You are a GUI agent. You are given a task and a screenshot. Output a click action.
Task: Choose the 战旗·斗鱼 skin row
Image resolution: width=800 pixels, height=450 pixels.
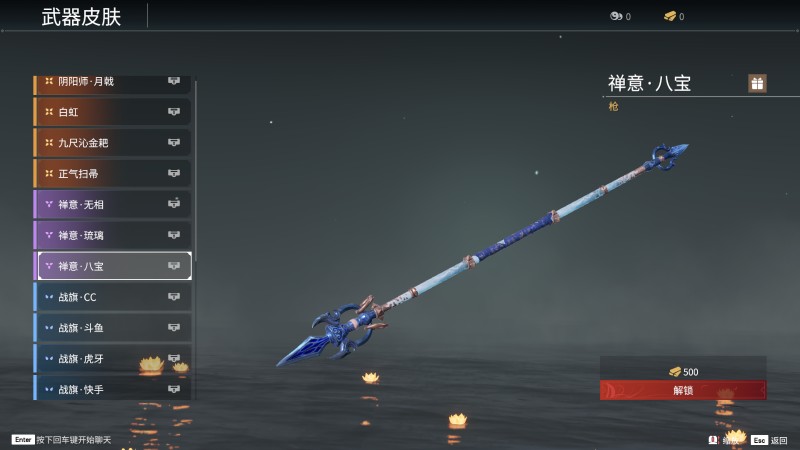pos(113,327)
